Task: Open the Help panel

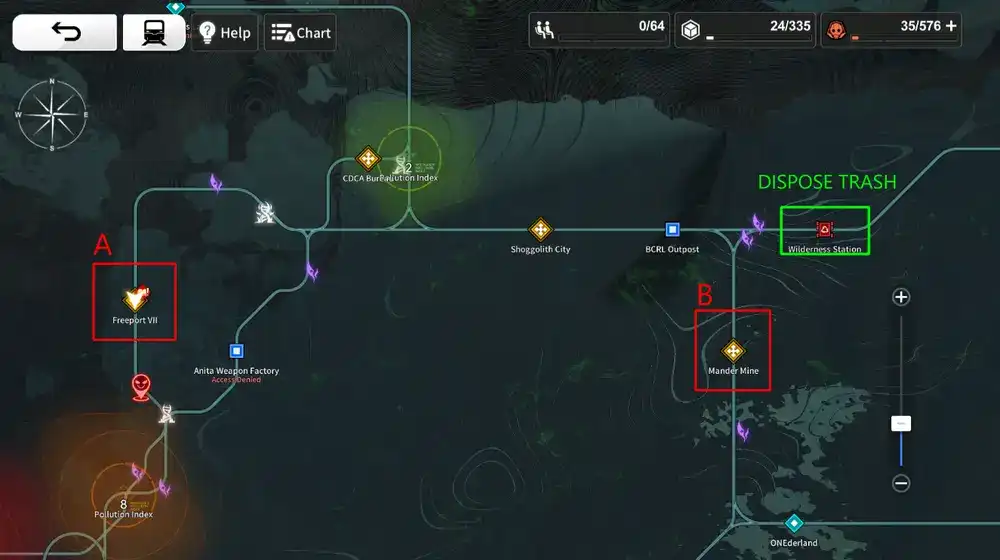Action: pos(225,32)
